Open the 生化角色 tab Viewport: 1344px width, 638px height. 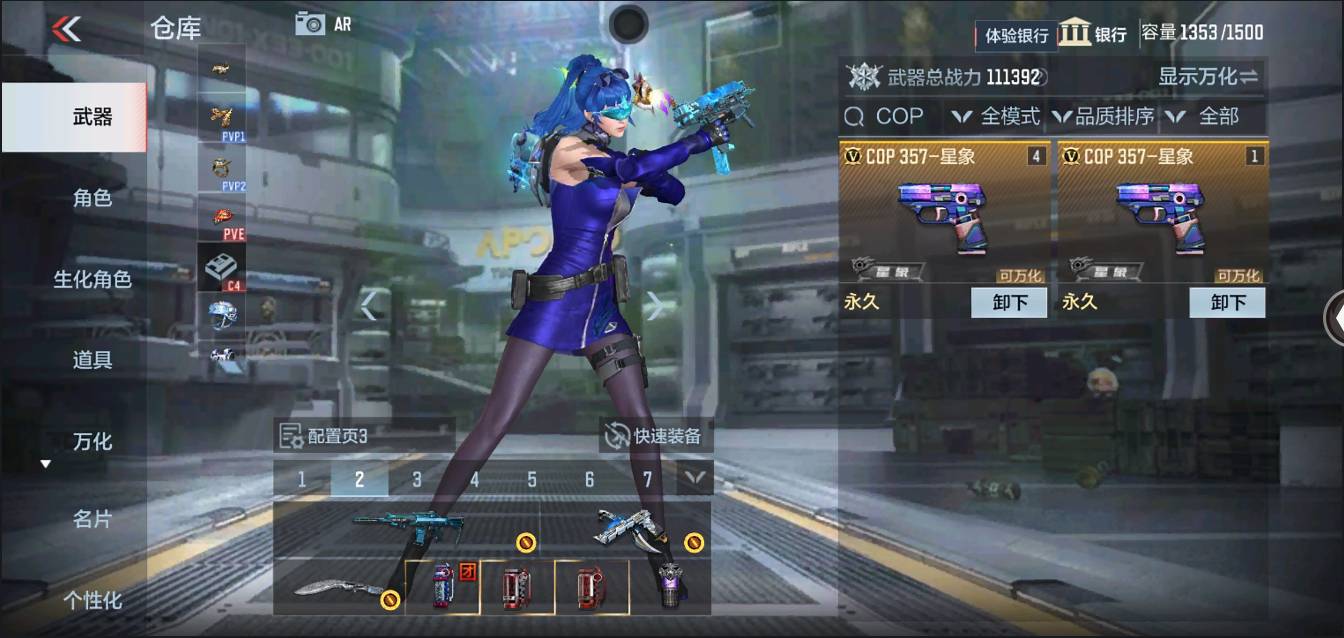coord(92,279)
